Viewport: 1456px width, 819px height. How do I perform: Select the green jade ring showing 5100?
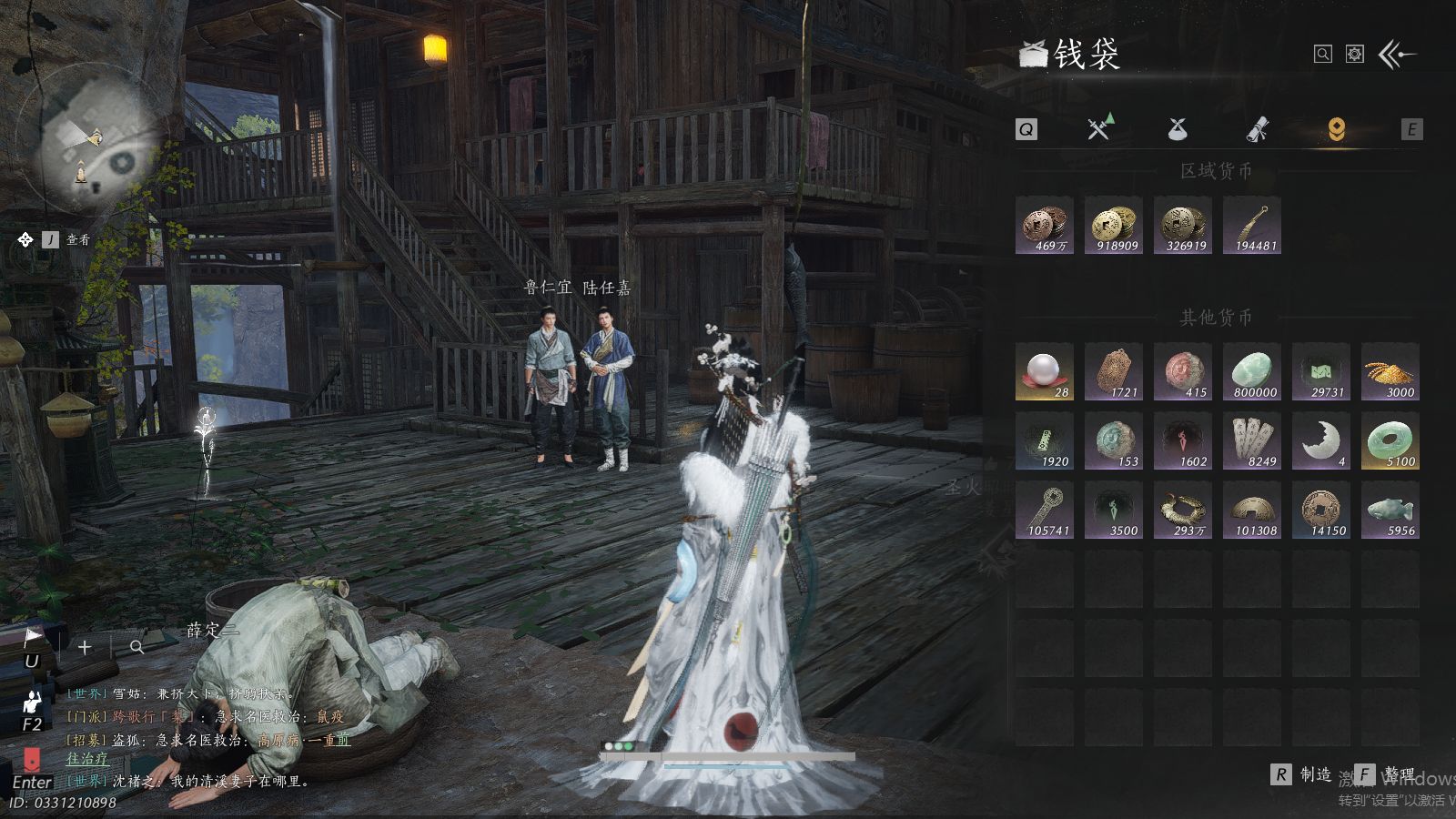1390,440
